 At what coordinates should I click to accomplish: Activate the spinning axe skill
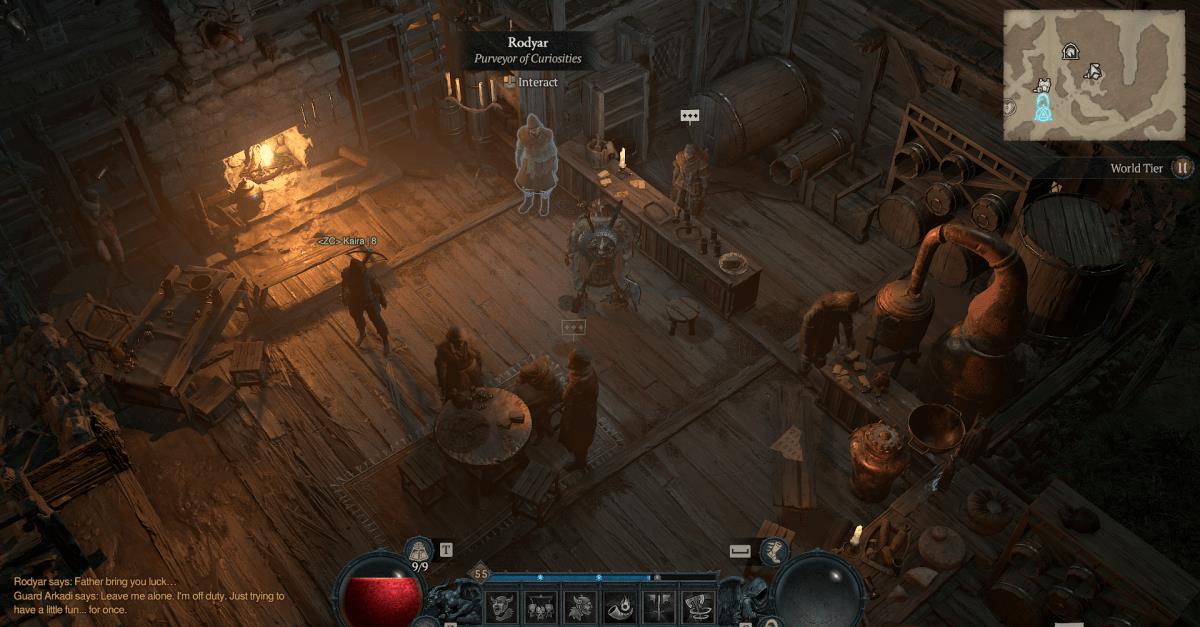click(x=698, y=608)
